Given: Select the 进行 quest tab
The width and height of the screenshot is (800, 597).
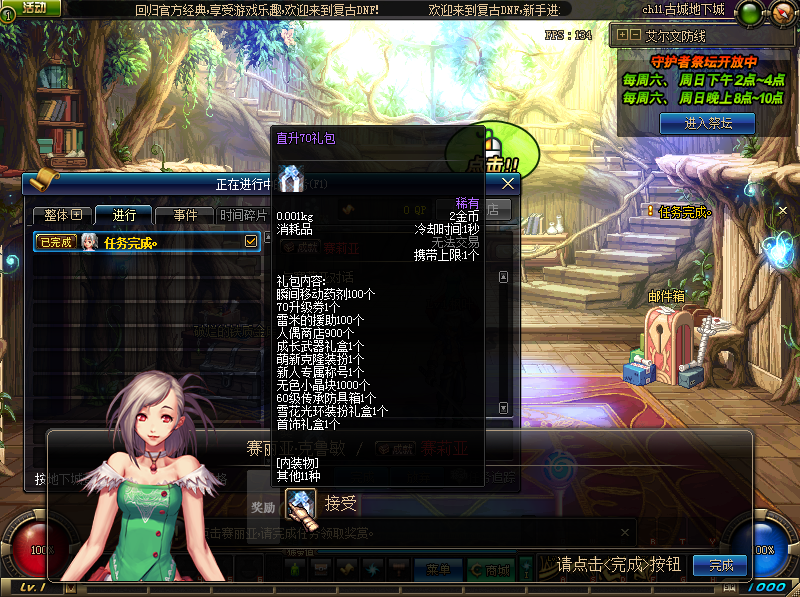Looking at the screenshot, I should coord(125,215).
